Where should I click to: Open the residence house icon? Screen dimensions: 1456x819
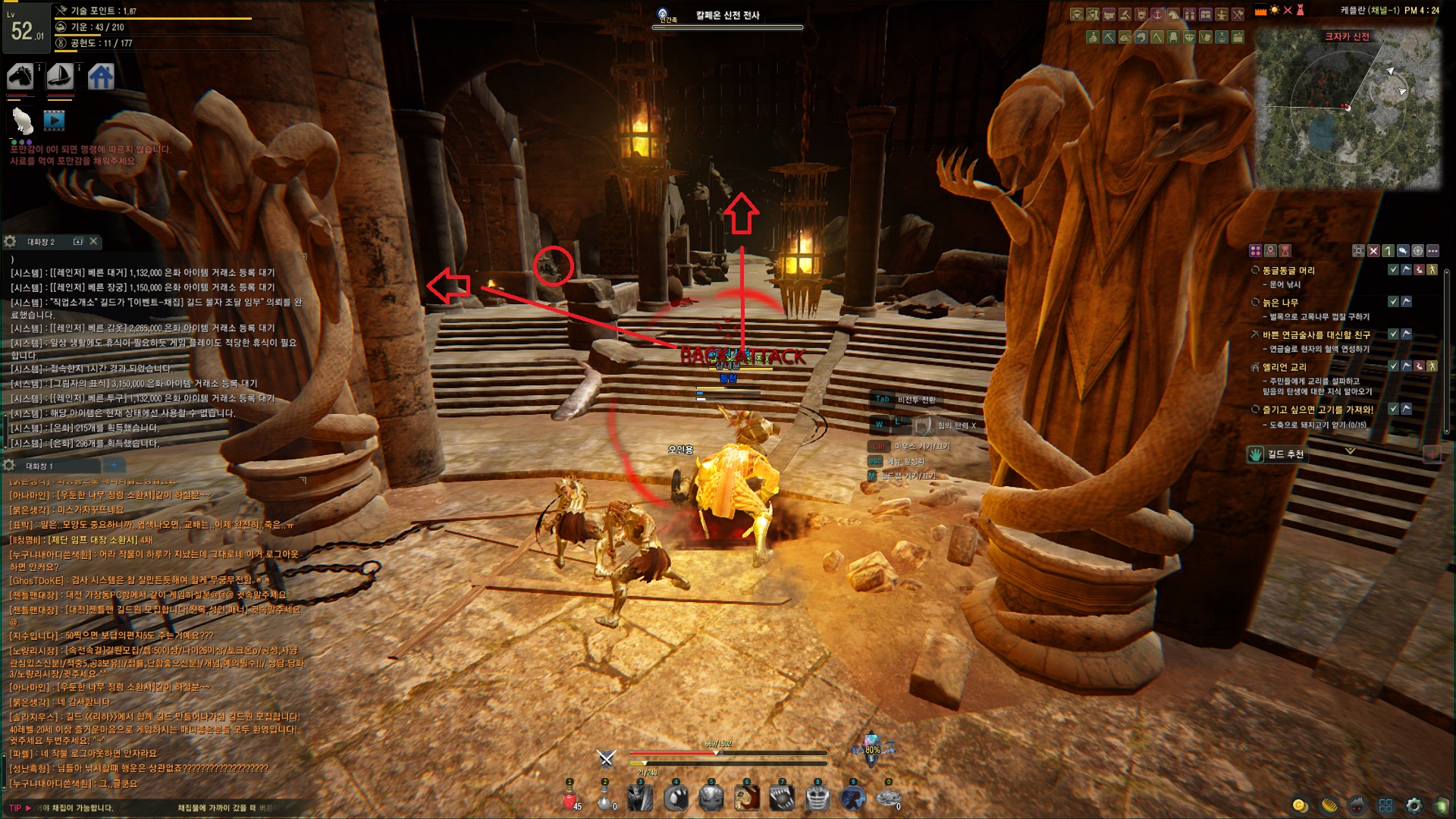pyautogui.click(x=101, y=76)
